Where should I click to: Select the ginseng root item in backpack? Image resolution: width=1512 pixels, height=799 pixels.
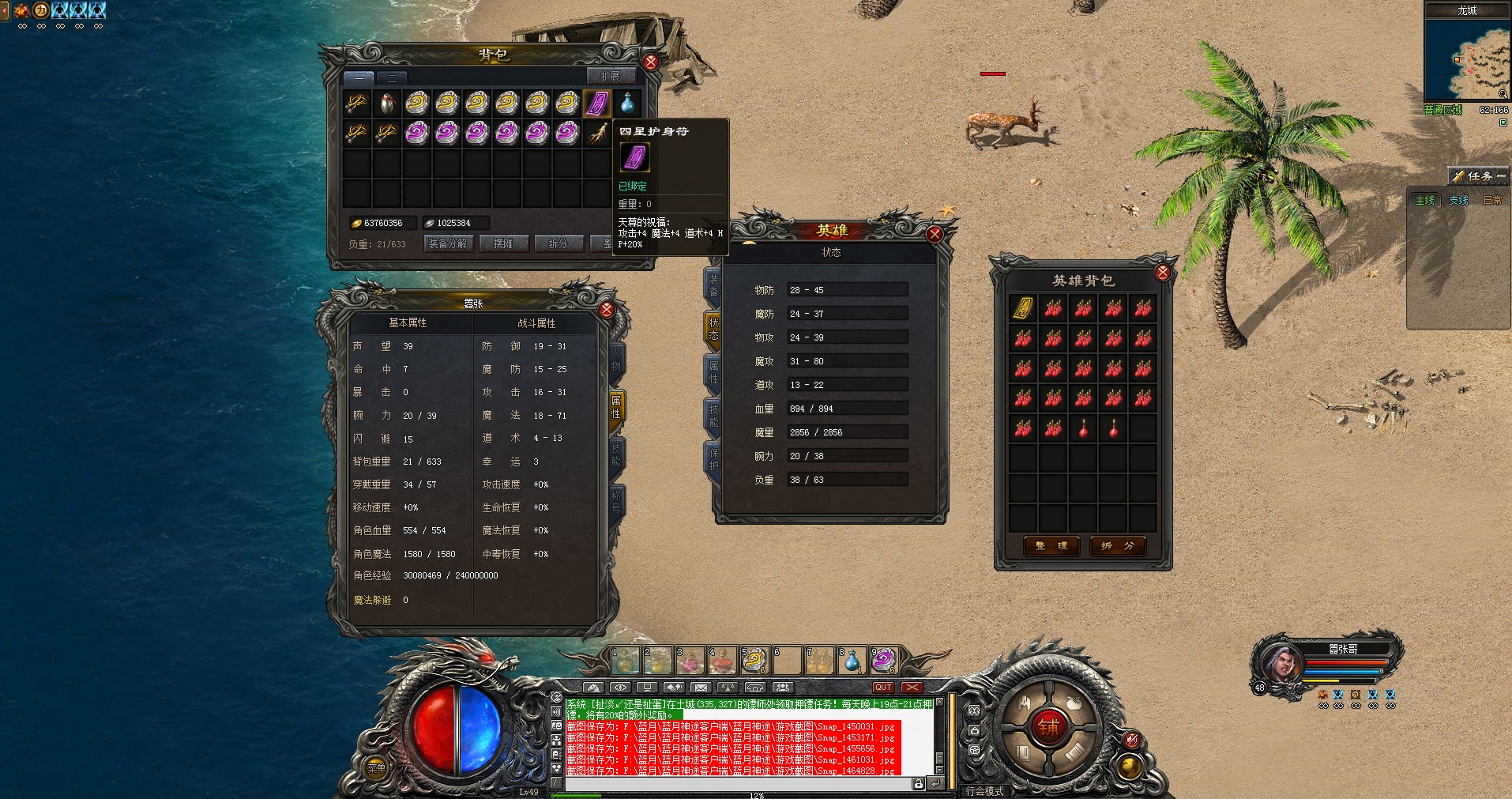pos(597,134)
